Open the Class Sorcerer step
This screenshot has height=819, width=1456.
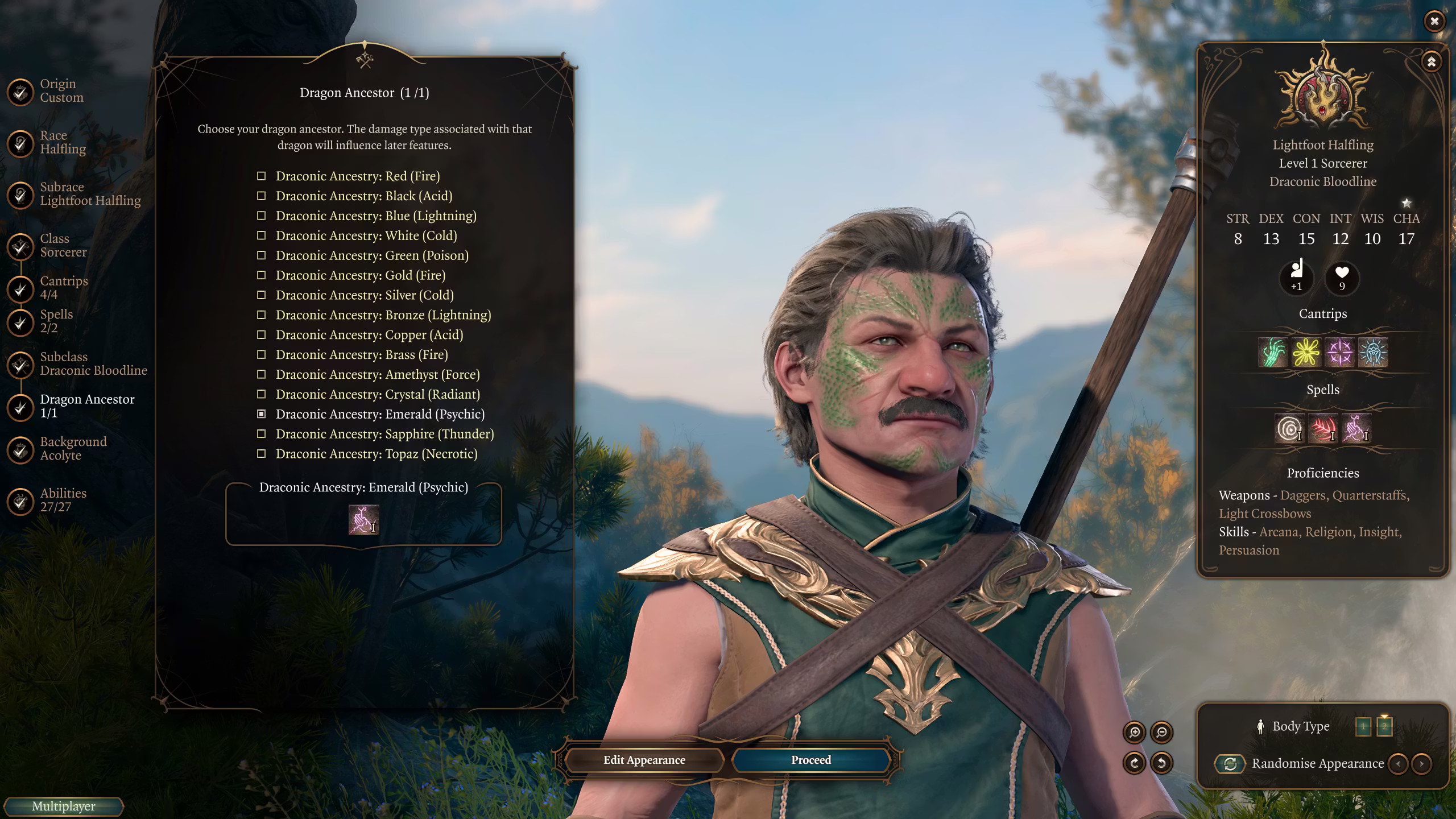(x=63, y=246)
